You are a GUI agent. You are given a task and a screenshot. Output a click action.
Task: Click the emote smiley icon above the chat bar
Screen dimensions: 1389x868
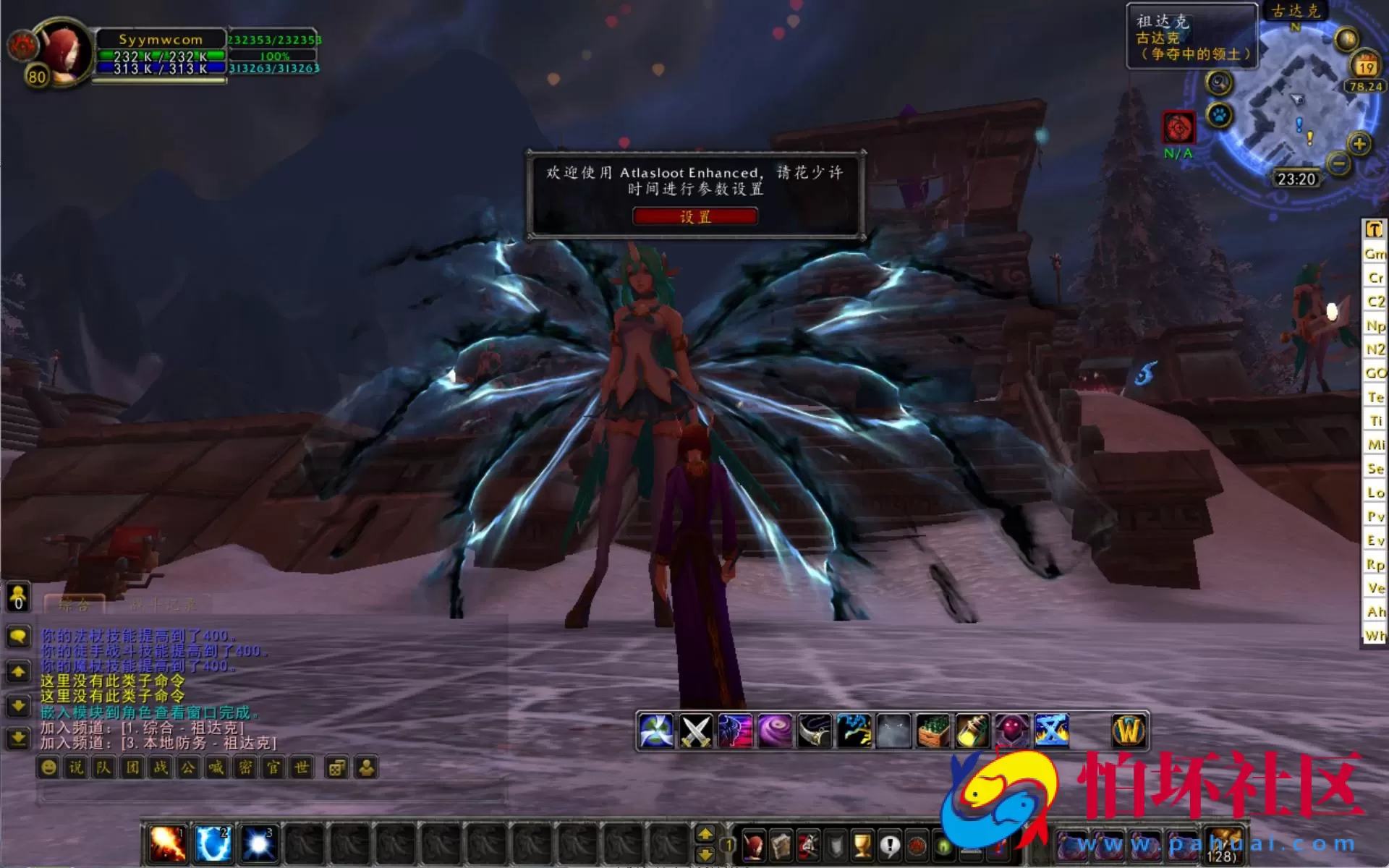(48, 767)
